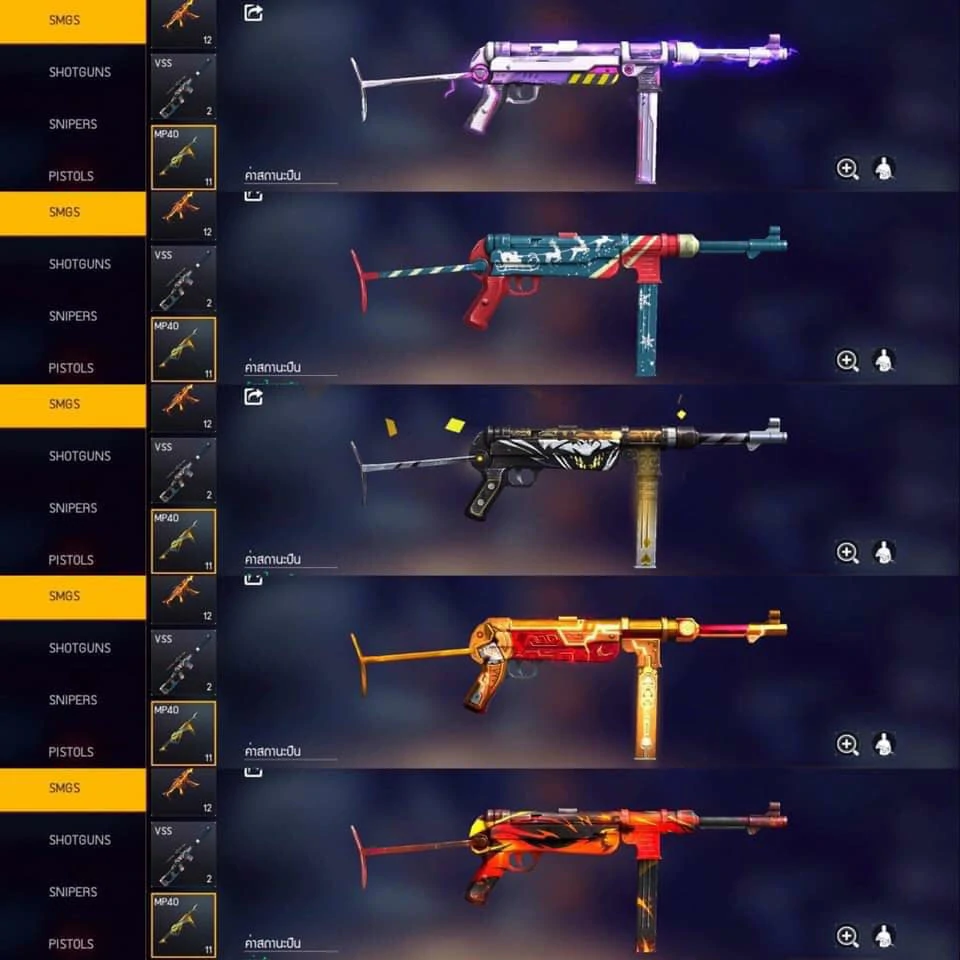Share the black-and-gold MP40 skin
This screenshot has height=960, width=960.
click(x=254, y=397)
